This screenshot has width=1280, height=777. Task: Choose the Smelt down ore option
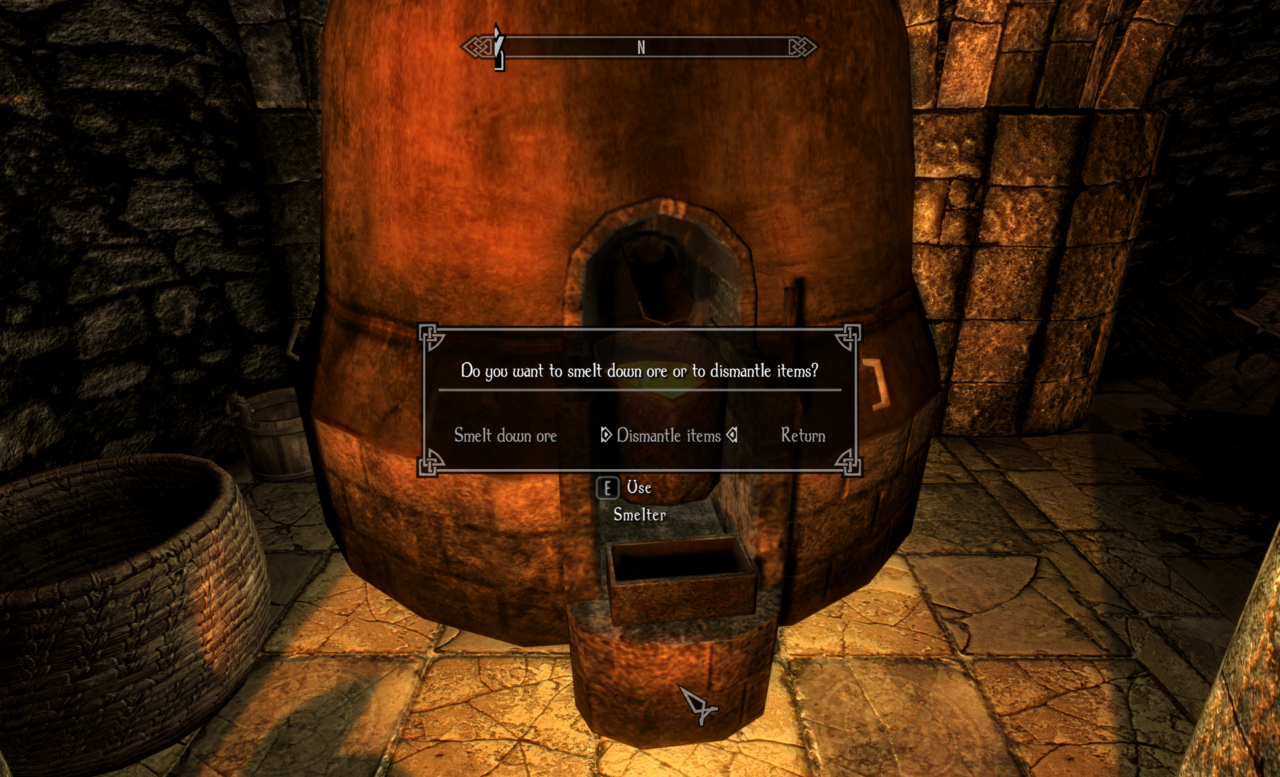coord(505,436)
